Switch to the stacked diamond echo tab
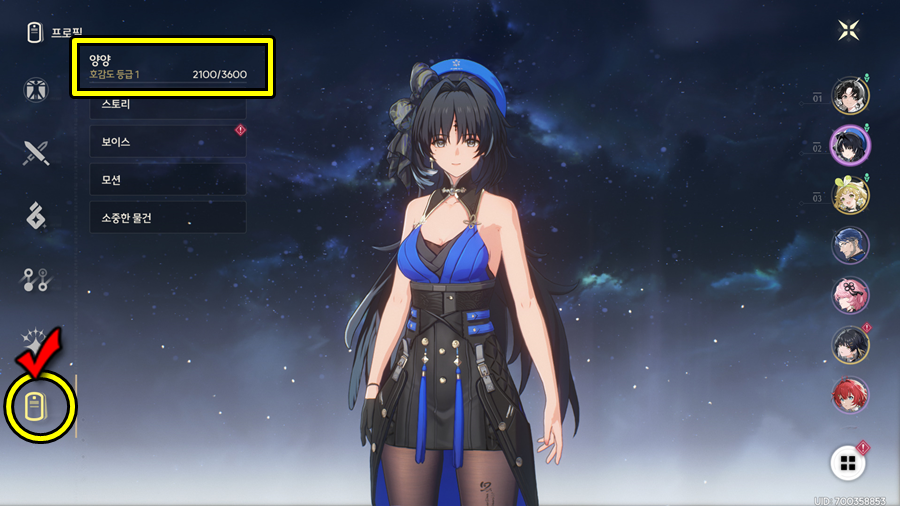This screenshot has width=900, height=506. 37,216
